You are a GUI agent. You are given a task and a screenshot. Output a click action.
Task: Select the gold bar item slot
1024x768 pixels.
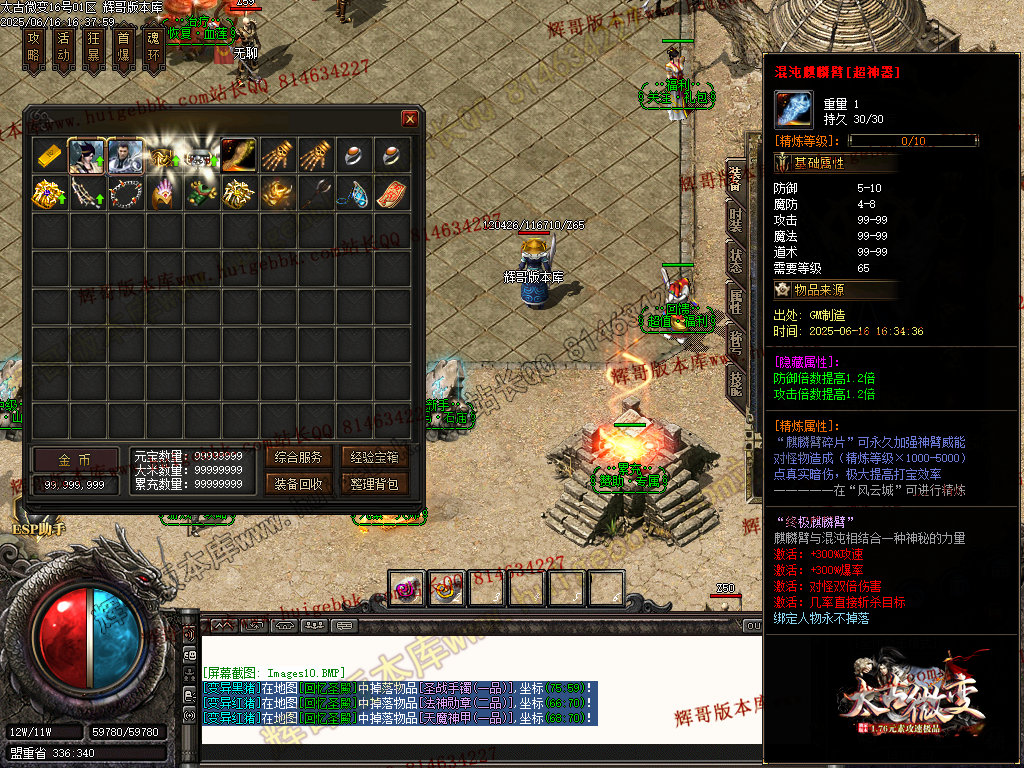pyautogui.click(x=49, y=156)
